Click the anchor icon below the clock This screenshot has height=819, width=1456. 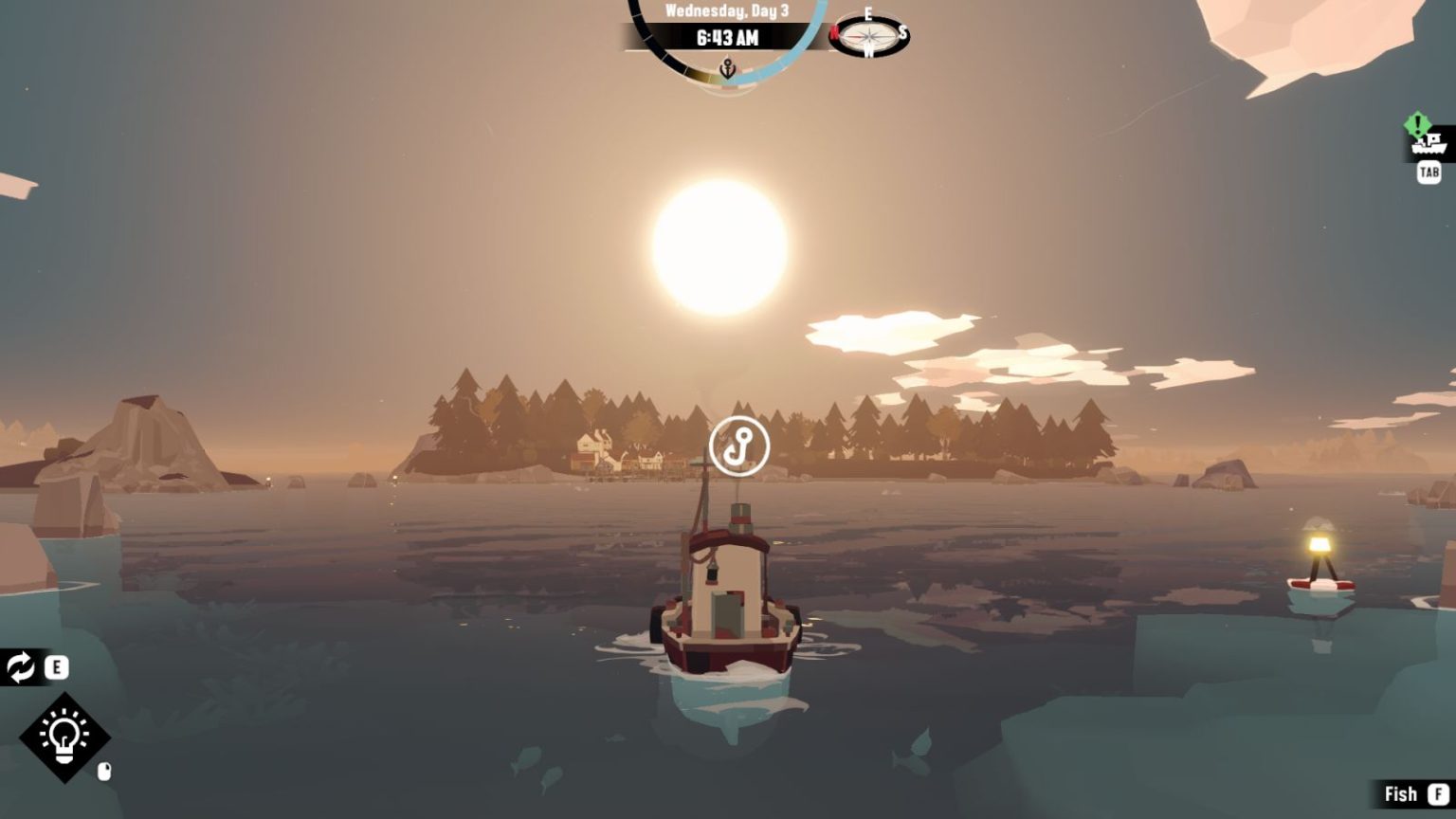(726, 67)
